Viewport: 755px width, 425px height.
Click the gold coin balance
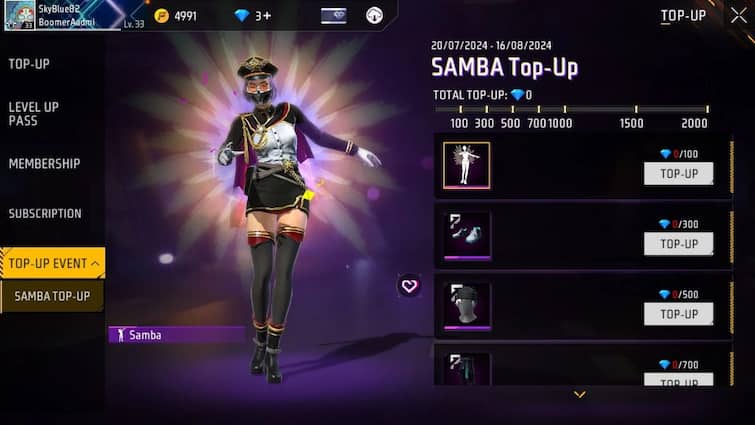coord(176,16)
